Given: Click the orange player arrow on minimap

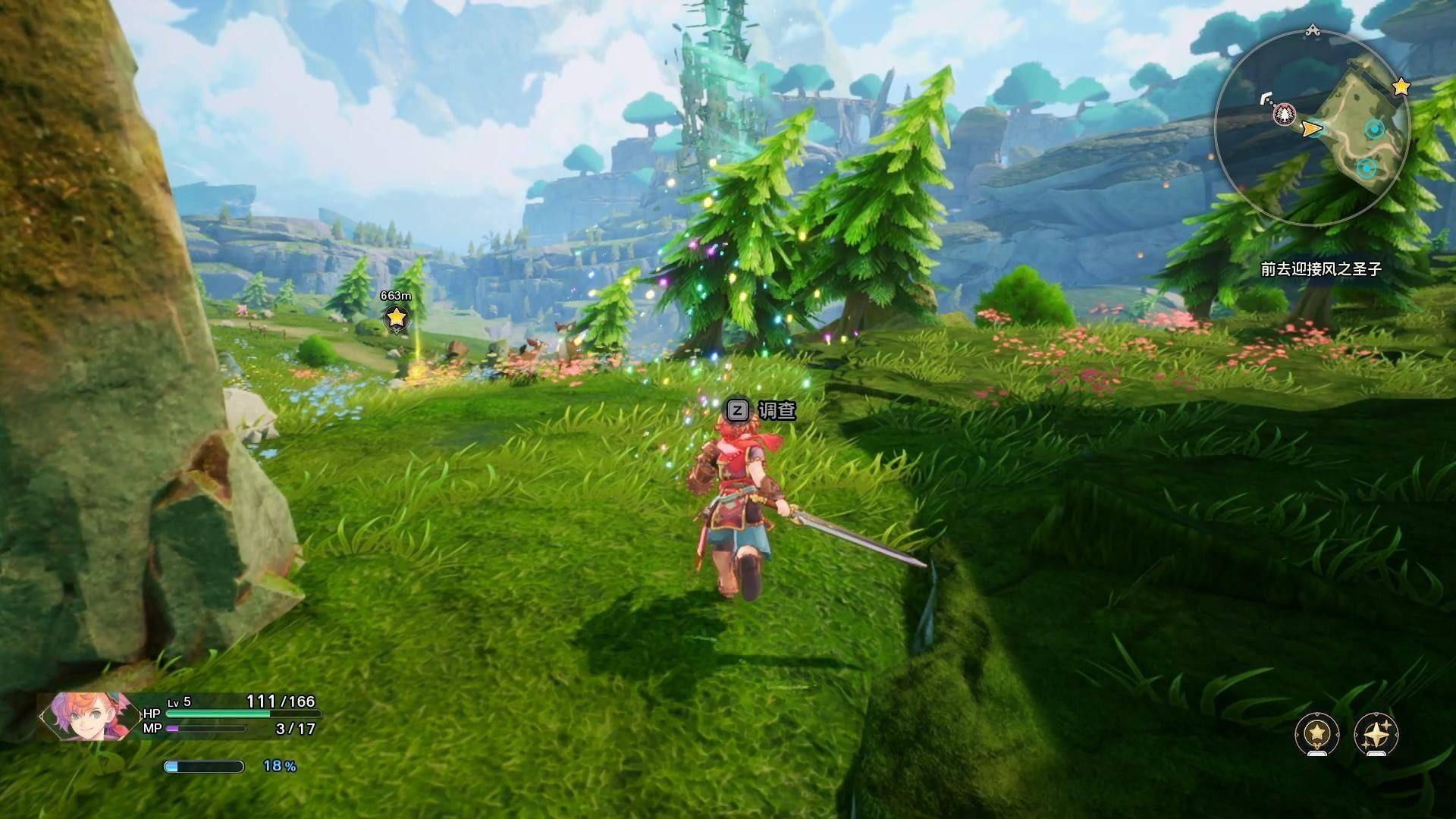Looking at the screenshot, I should (1311, 130).
